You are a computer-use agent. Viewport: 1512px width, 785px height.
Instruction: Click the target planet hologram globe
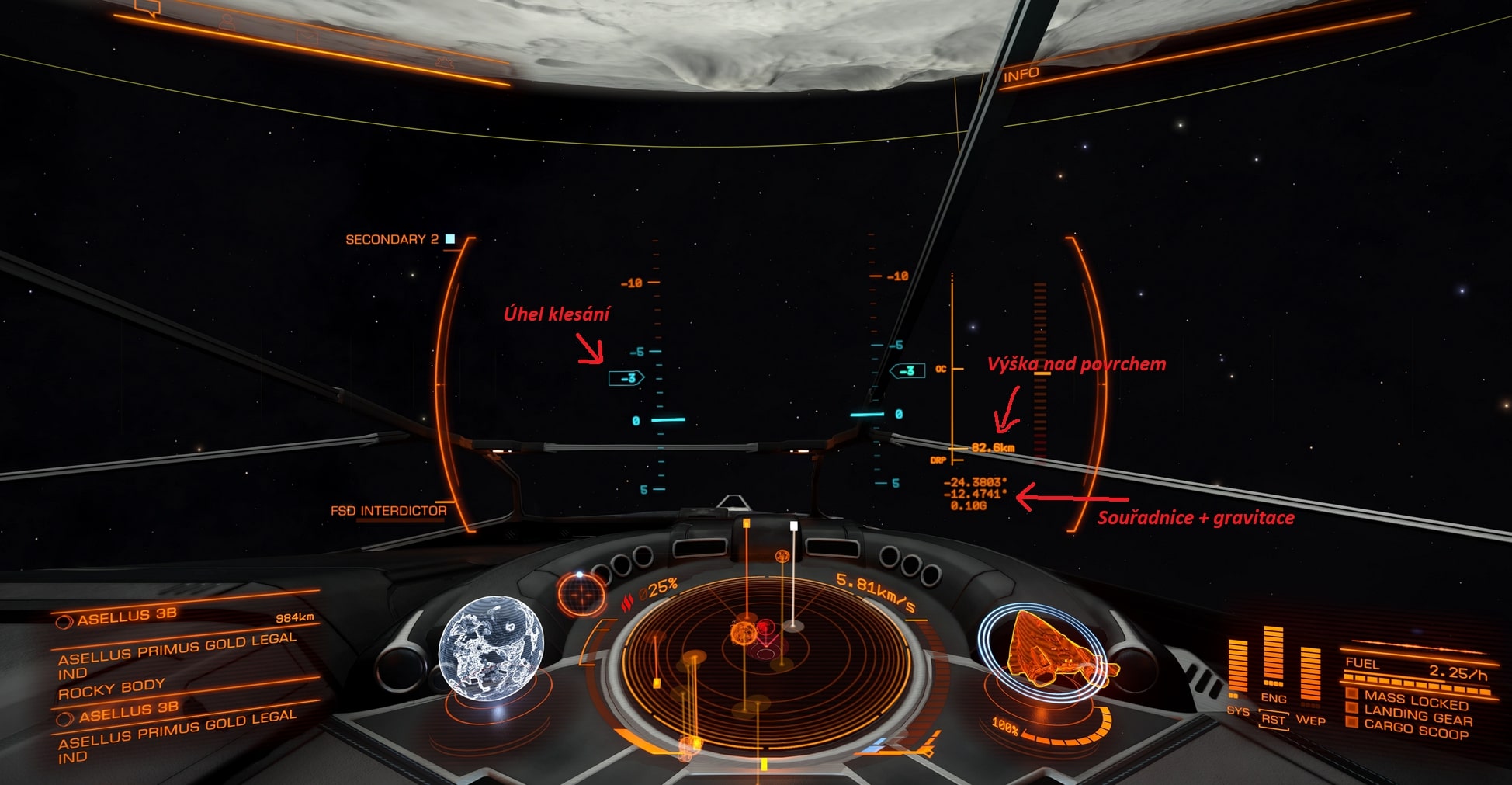click(491, 644)
